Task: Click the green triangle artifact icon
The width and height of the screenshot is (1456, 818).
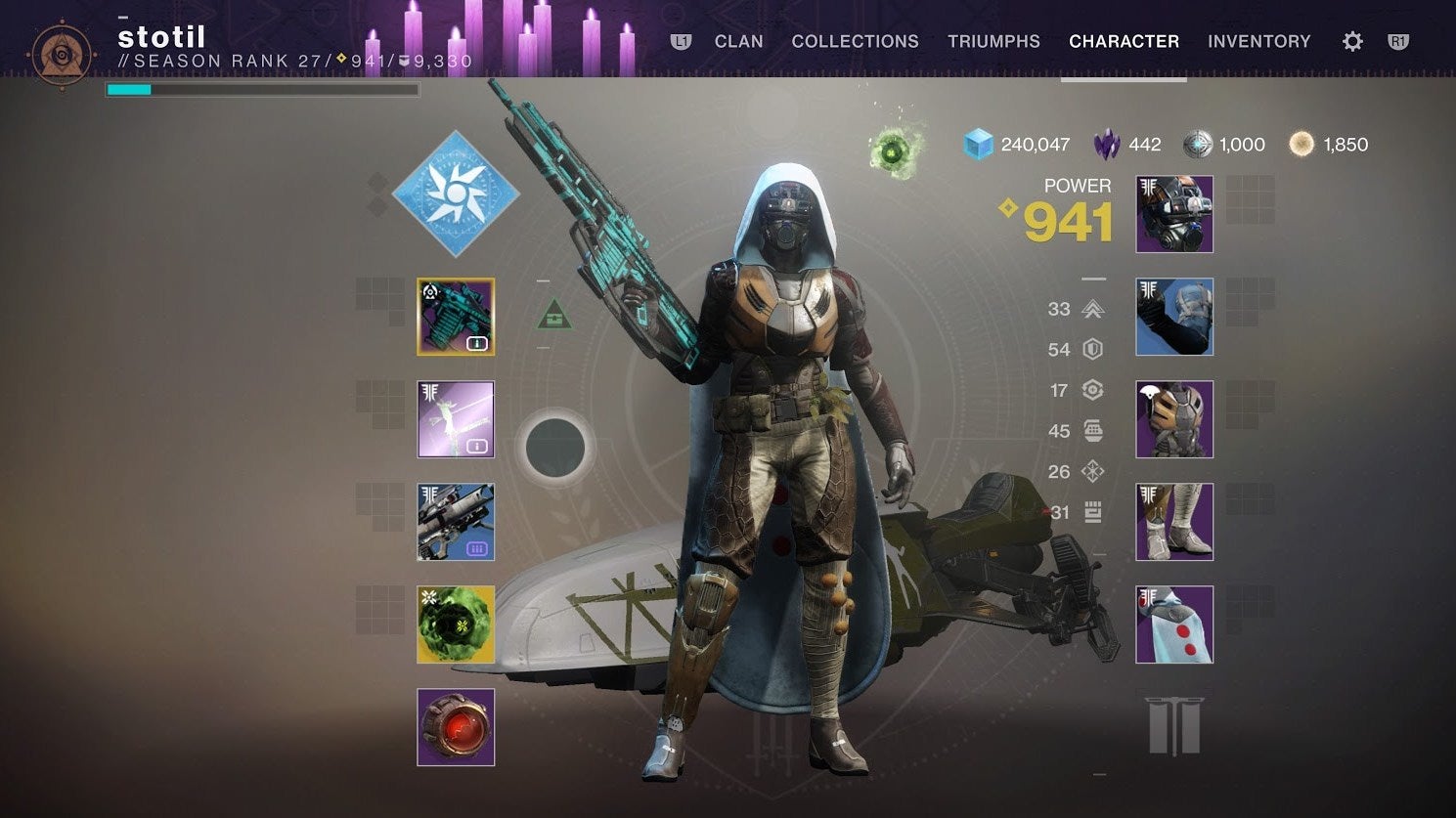Action: coord(554,315)
